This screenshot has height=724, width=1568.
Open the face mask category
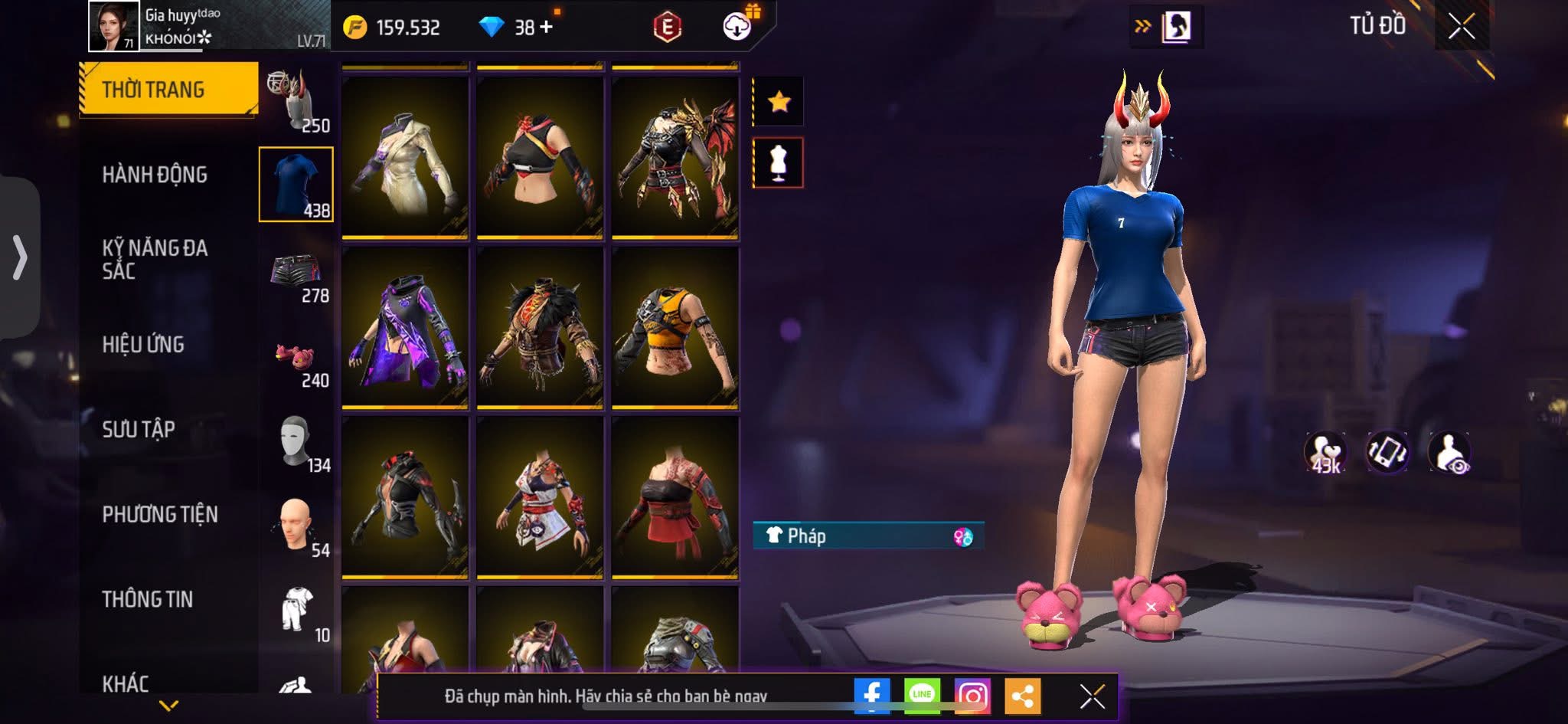tap(296, 443)
